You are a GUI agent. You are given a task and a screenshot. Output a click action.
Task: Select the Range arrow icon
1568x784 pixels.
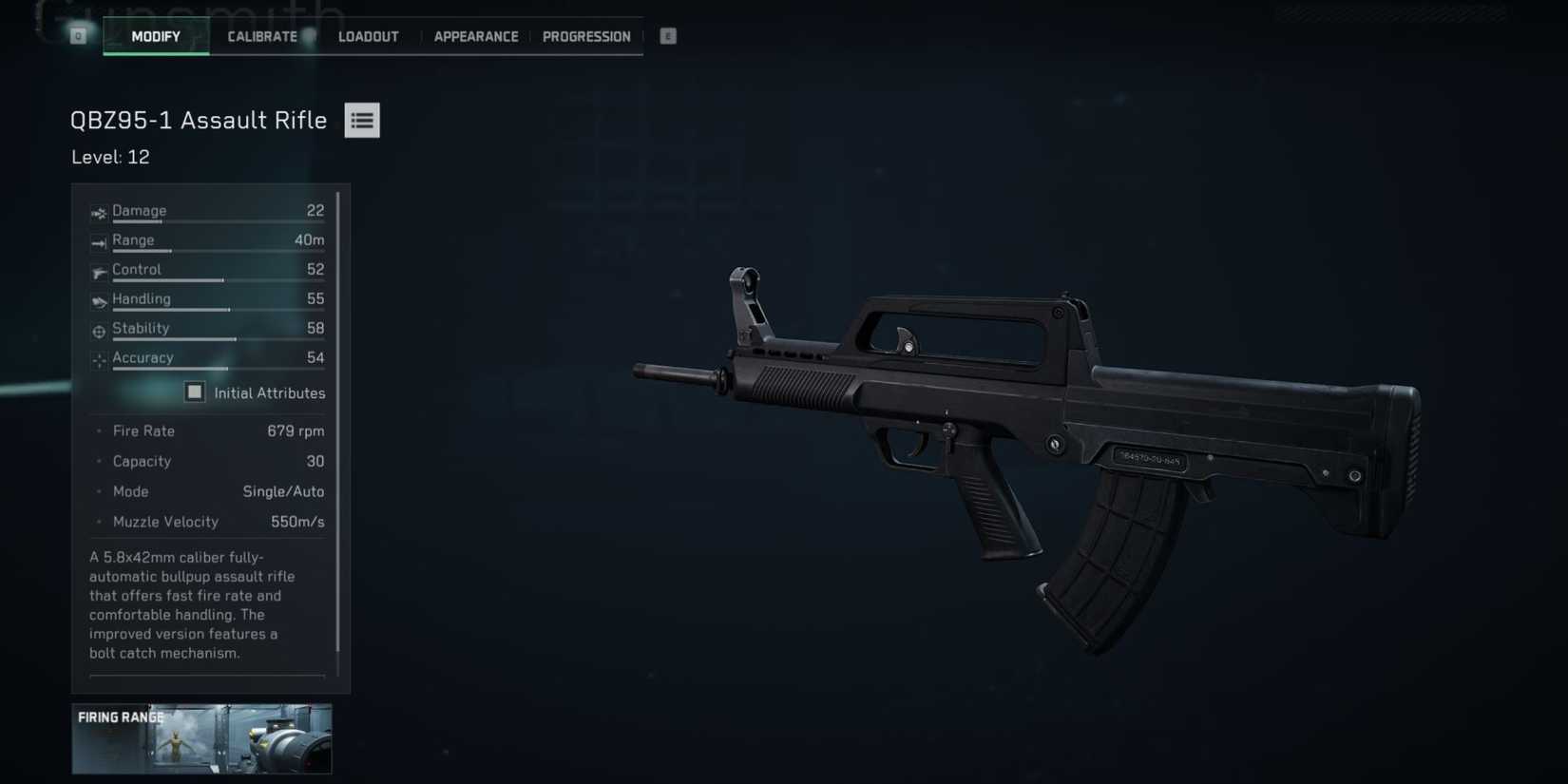tap(98, 242)
